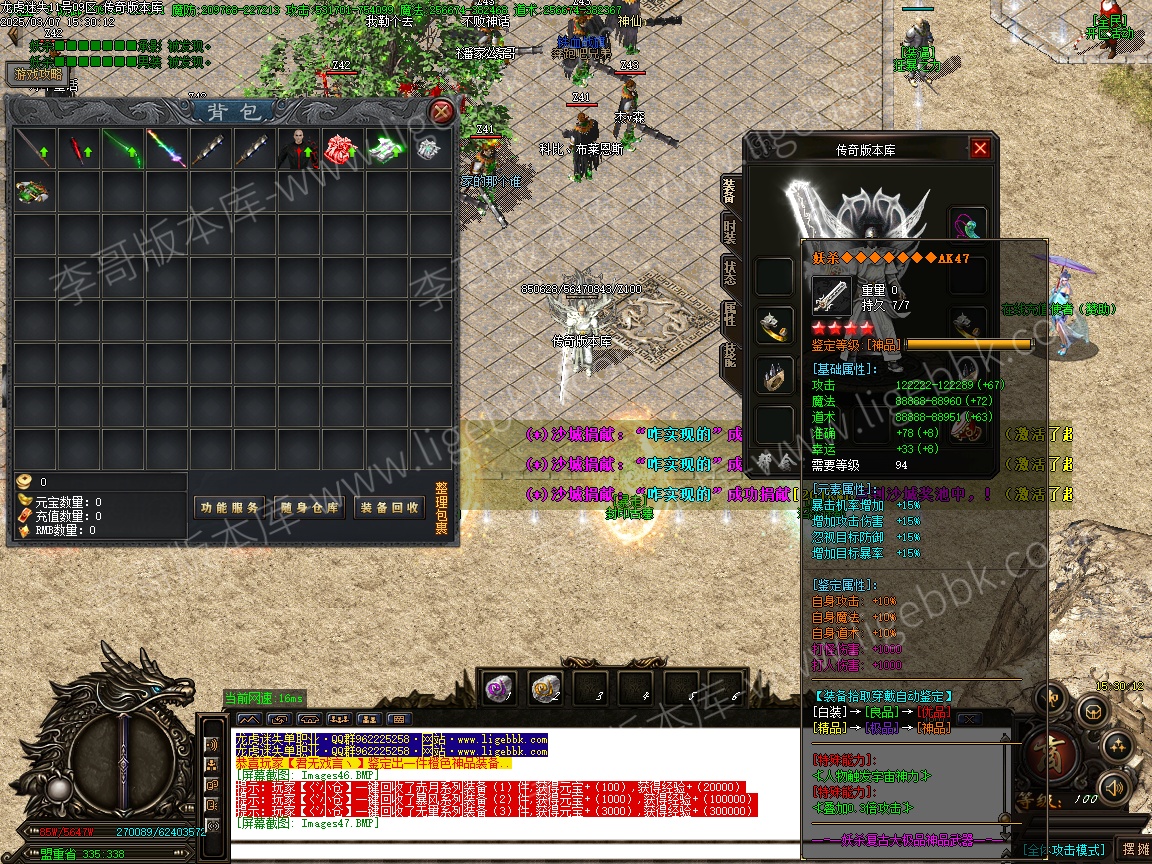This screenshot has height=864, width=1152.
Task: Open the 状态 status tab
Action: pos(729,271)
